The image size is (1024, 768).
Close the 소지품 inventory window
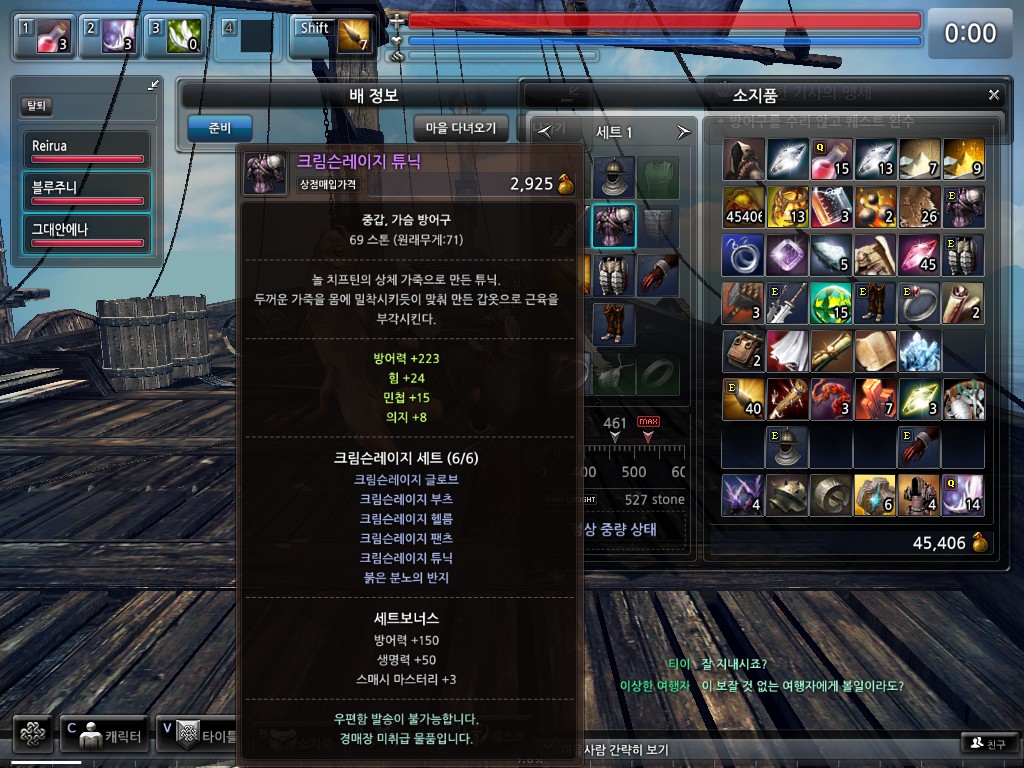(x=993, y=95)
